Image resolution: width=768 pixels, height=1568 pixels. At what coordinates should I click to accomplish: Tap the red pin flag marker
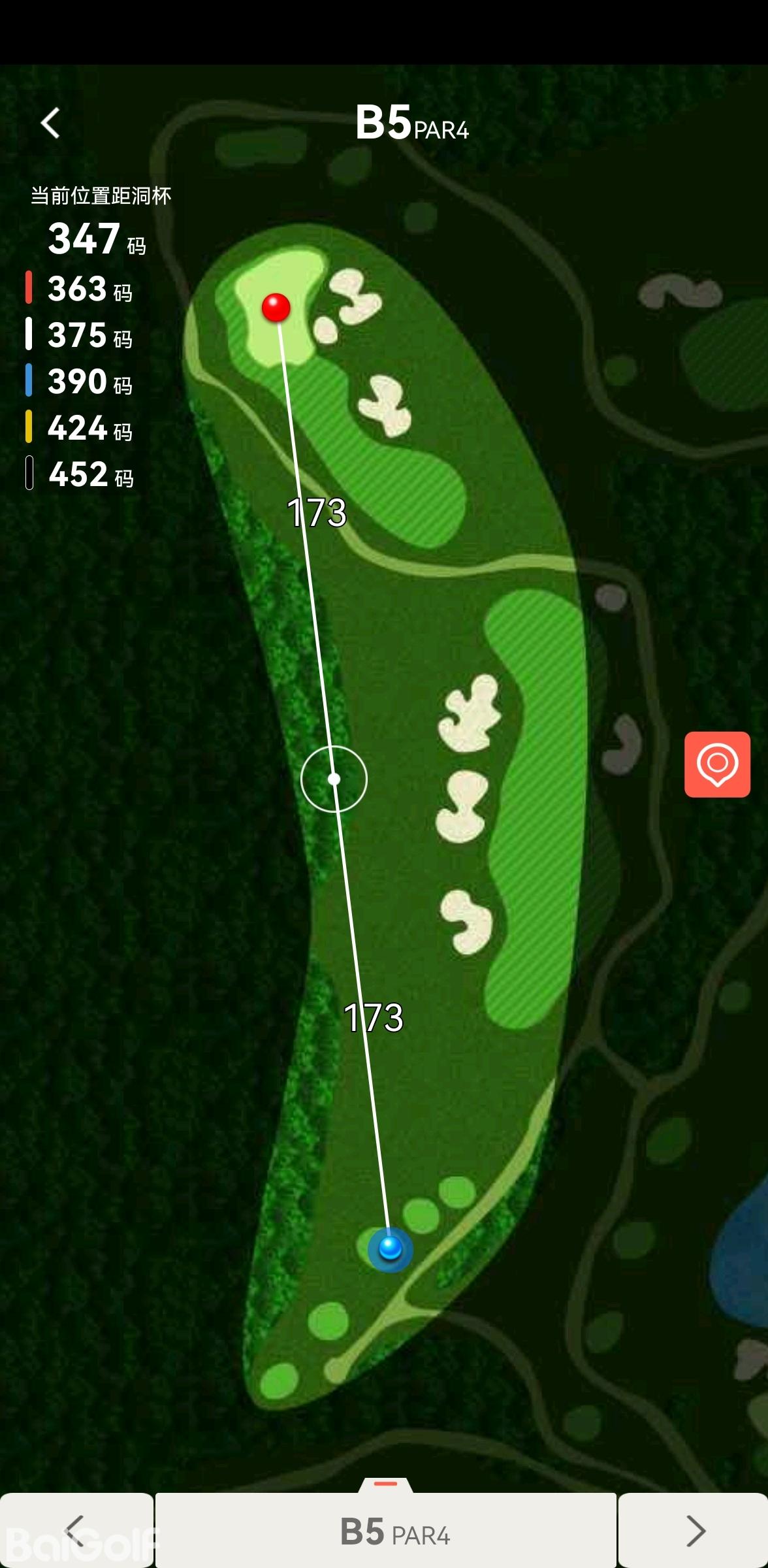pyautogui.click(x=276, y=306)
